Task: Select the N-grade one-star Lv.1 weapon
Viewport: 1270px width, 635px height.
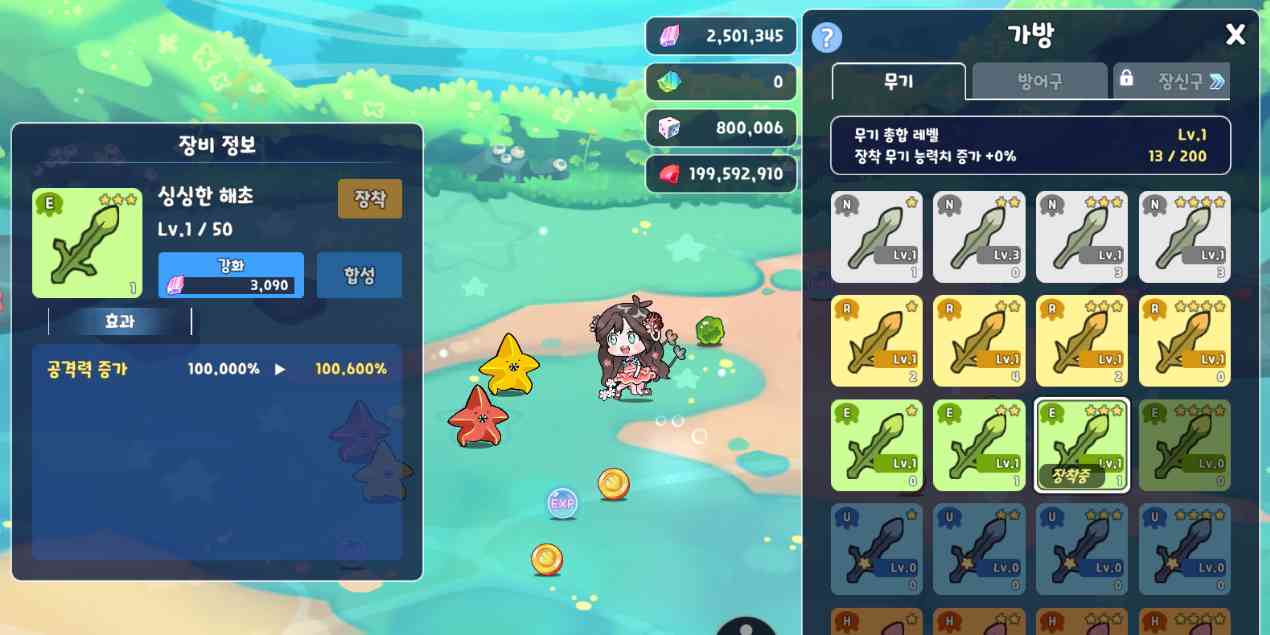Action: tap(877, 238)
